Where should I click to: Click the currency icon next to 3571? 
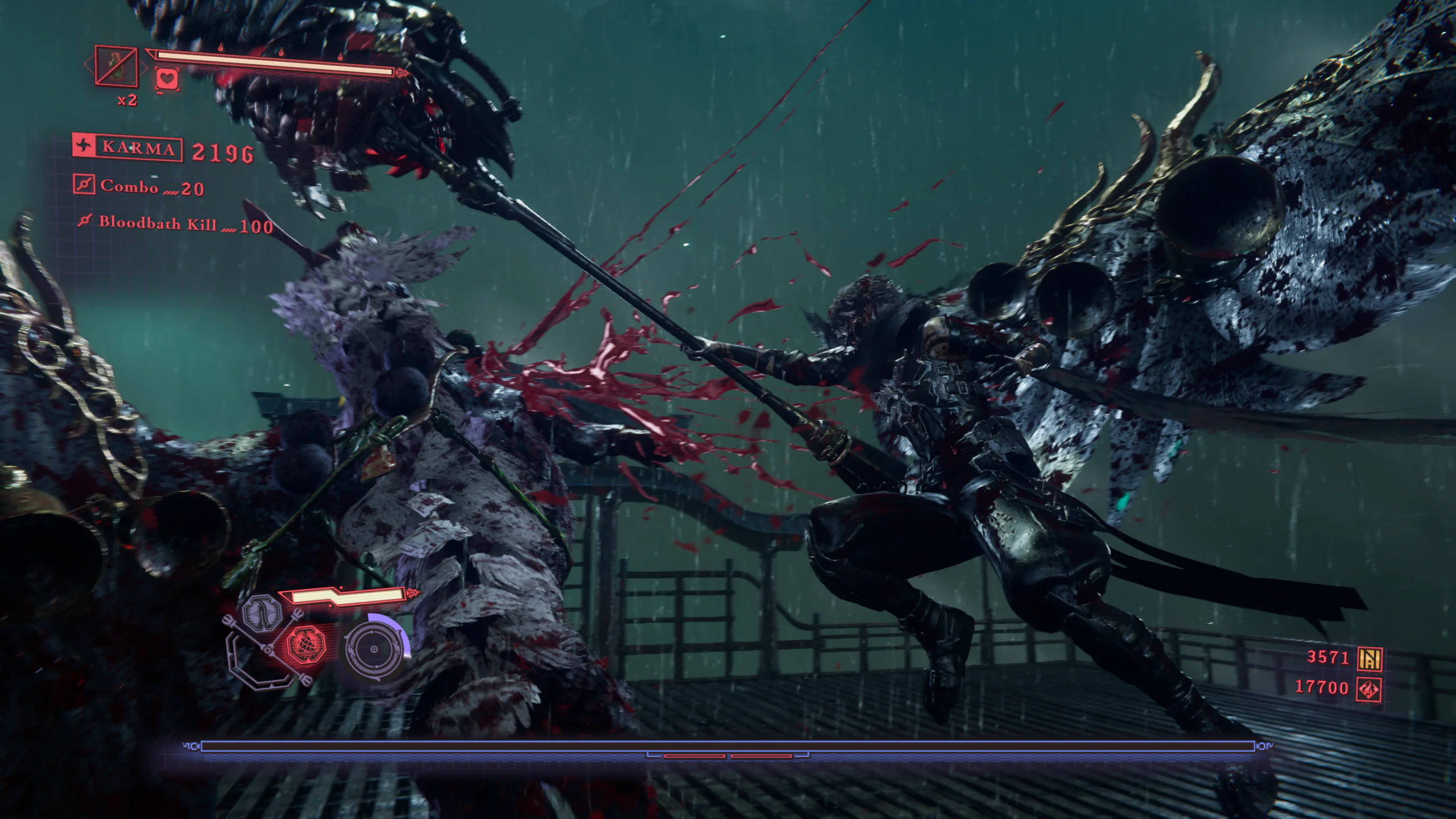click(1370, 659)
